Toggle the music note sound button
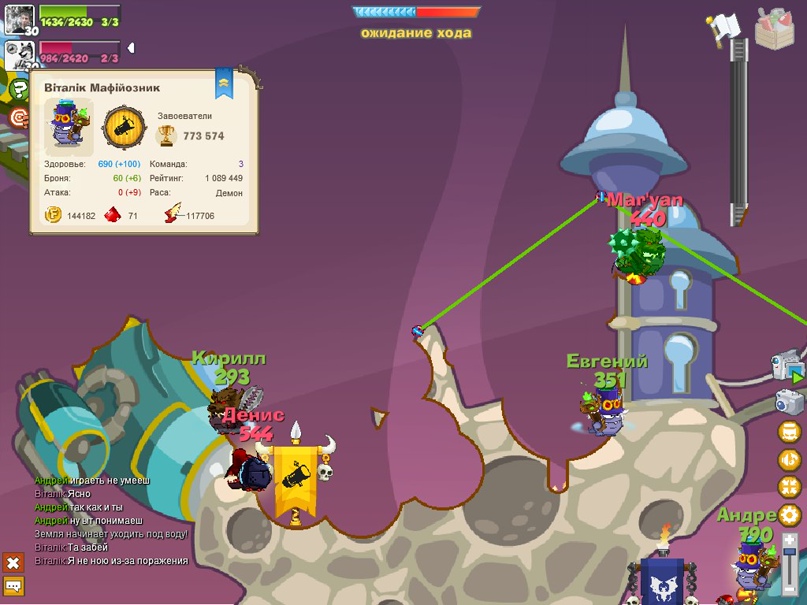807x605 pixels. click(789, 460)
